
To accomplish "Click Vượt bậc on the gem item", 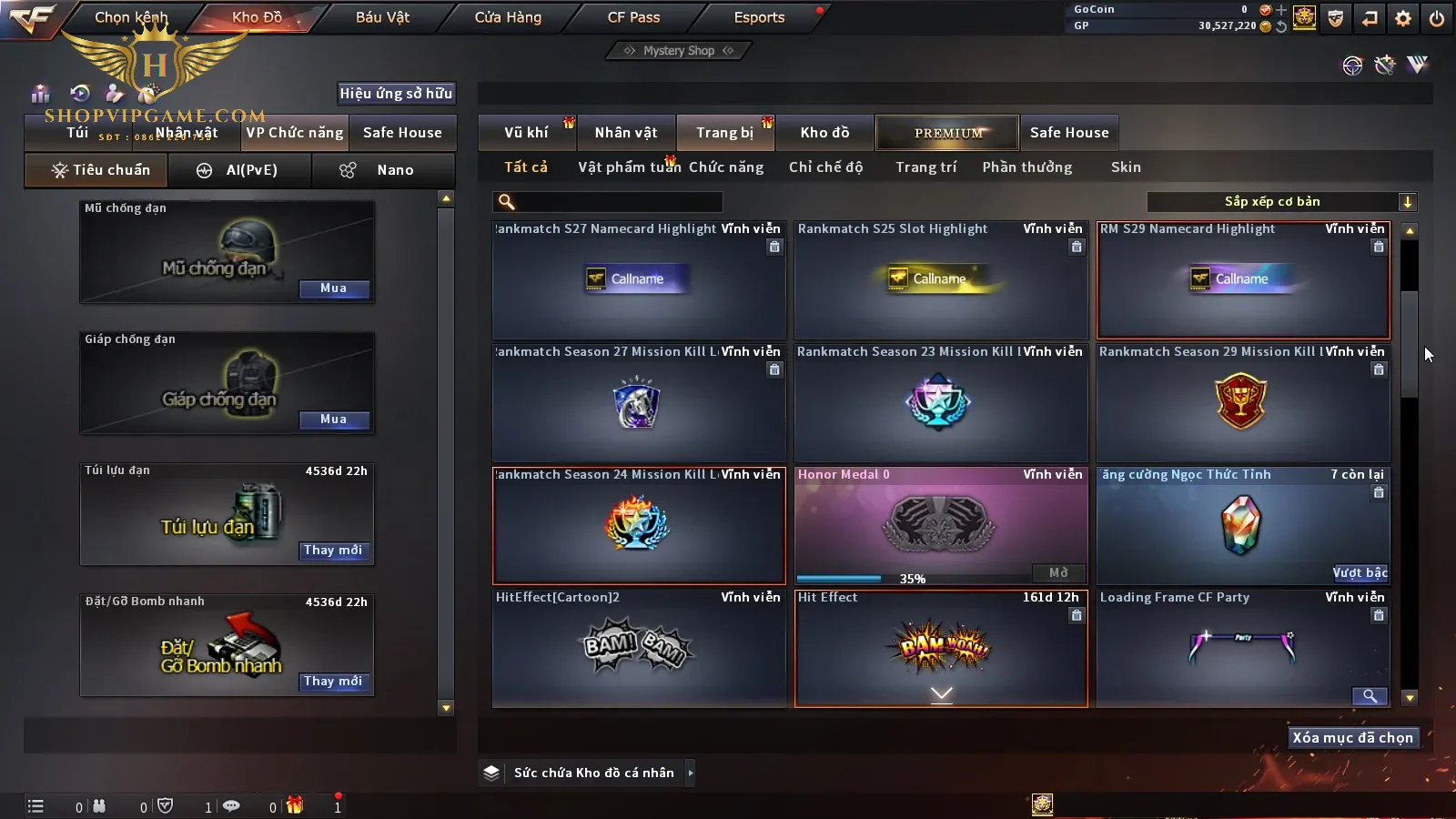I will coord(1360,572).
